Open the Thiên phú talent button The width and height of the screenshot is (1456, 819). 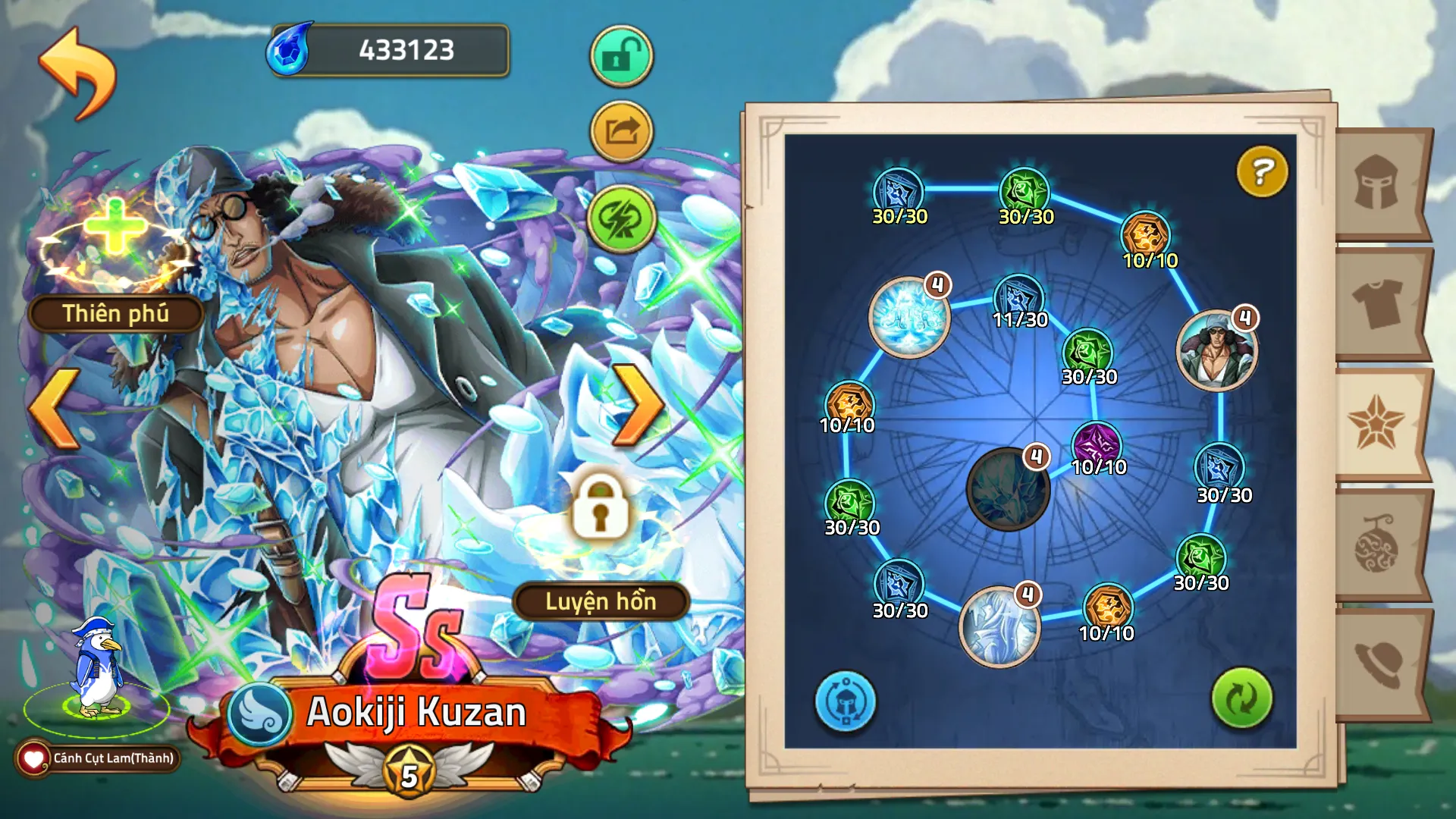tap(115, 313)
